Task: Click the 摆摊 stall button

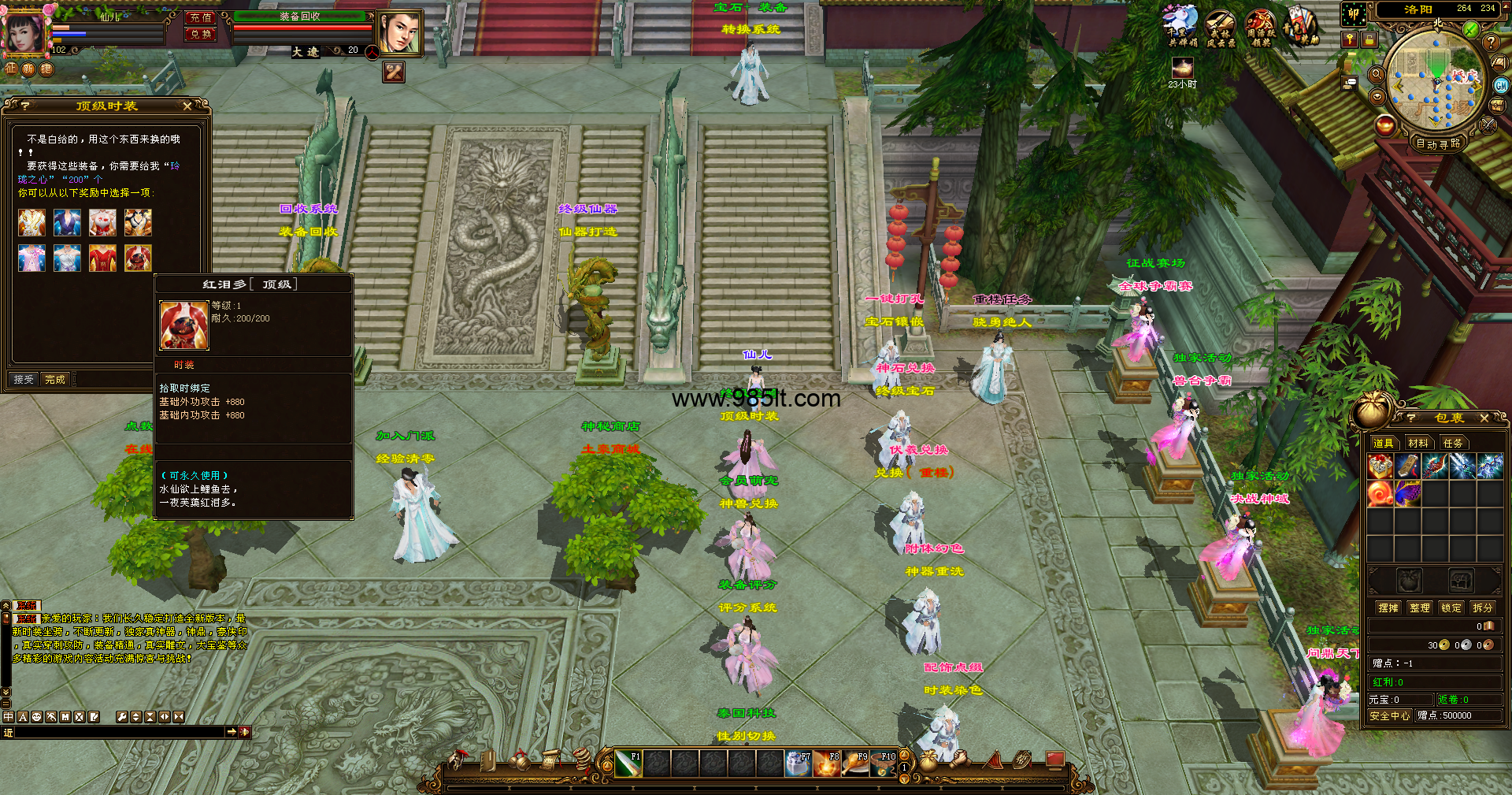Action: coord(1388,608)
